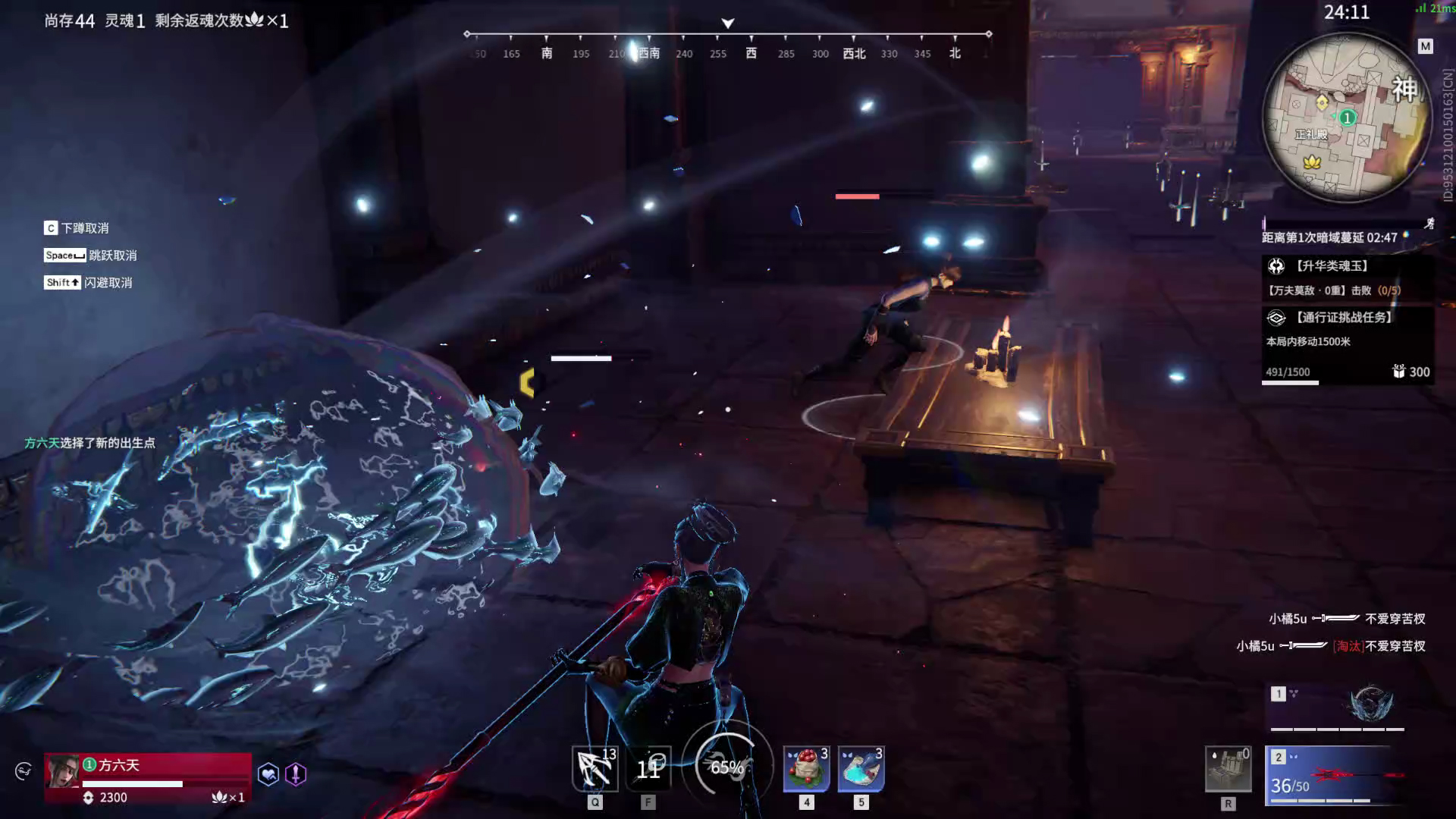The height and width of the screenshot is (819, 1456).
Task: Activate the skill icon showing cooldown 11
Action: 648,768
